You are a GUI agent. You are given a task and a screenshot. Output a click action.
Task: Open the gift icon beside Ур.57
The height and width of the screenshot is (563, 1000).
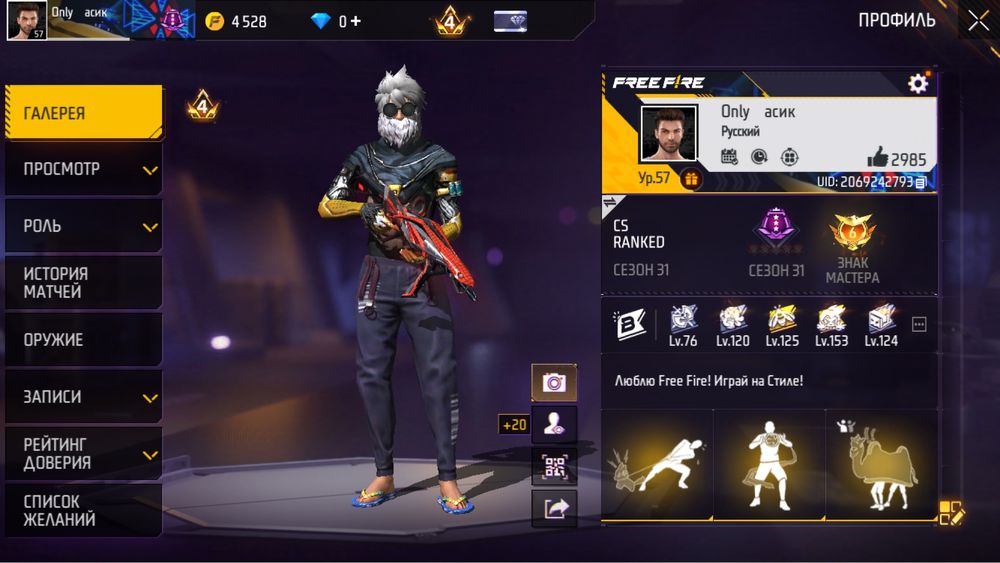click(690, 179)
